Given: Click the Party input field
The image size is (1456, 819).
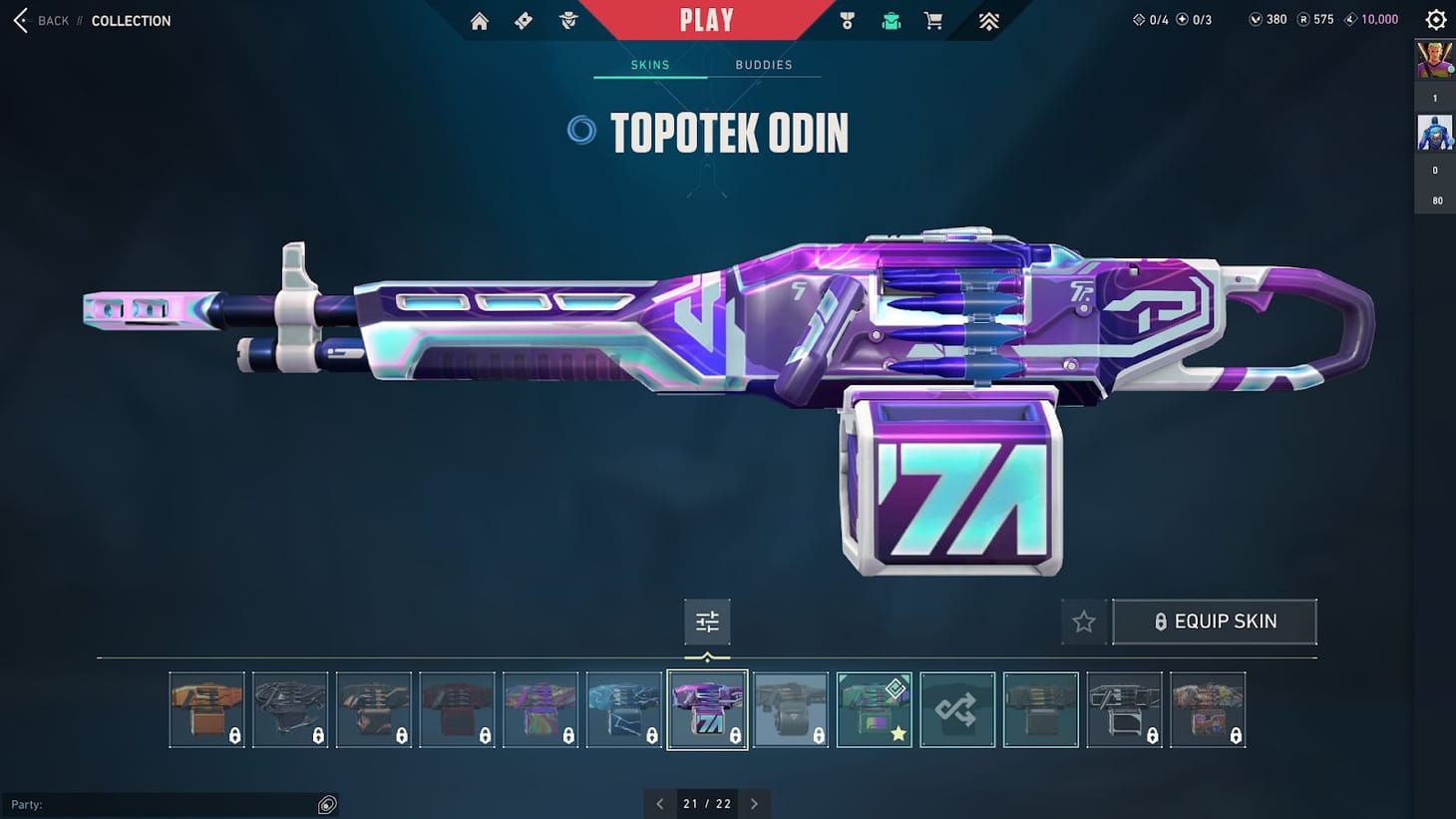Looking at the screenshot, I should tap(170, 804).
